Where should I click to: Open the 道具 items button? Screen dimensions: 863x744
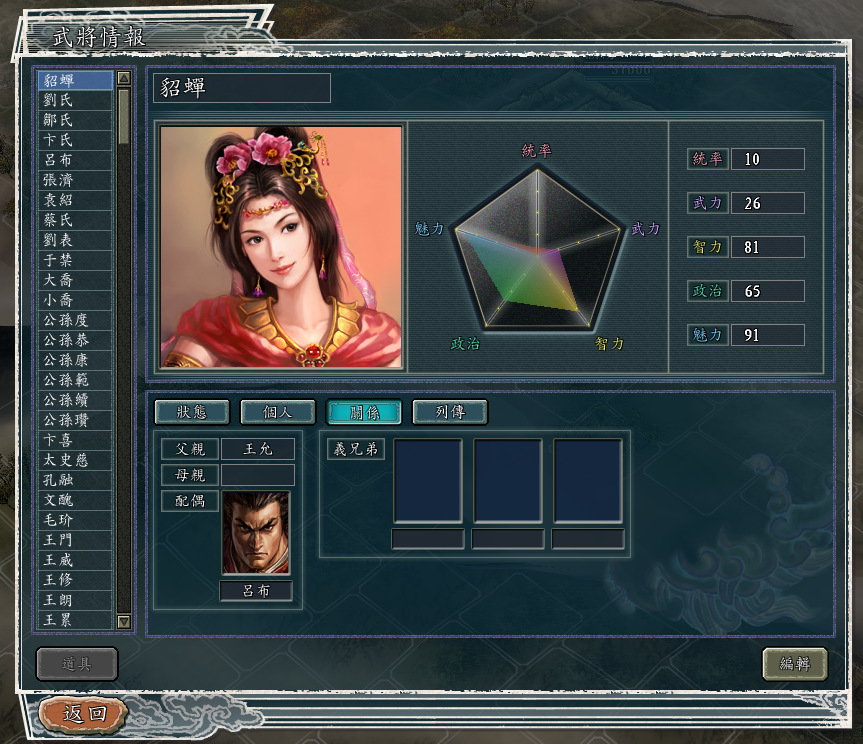click(77, 663)
